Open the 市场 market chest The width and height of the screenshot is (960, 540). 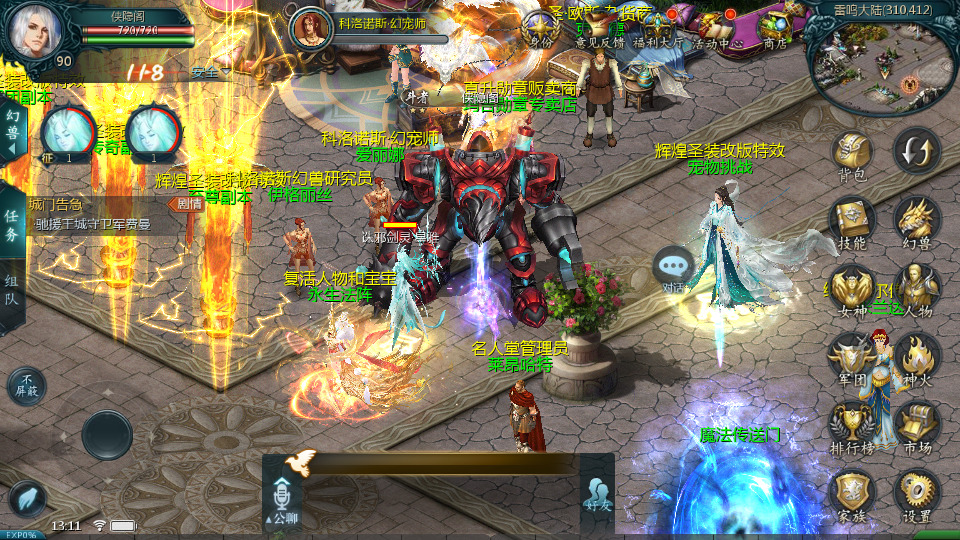(916, 425)
